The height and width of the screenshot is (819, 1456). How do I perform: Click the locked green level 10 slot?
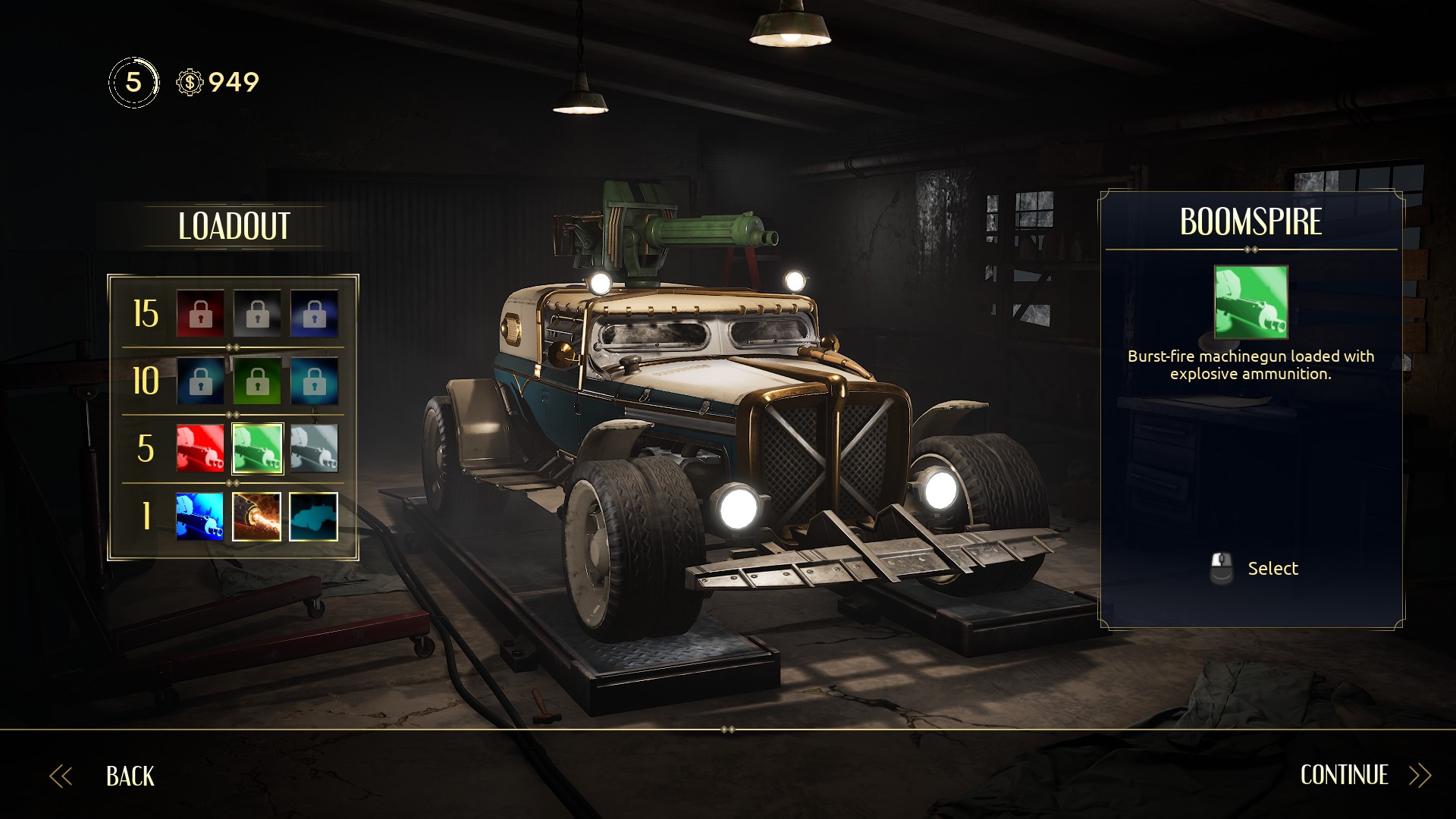[257, 381]
